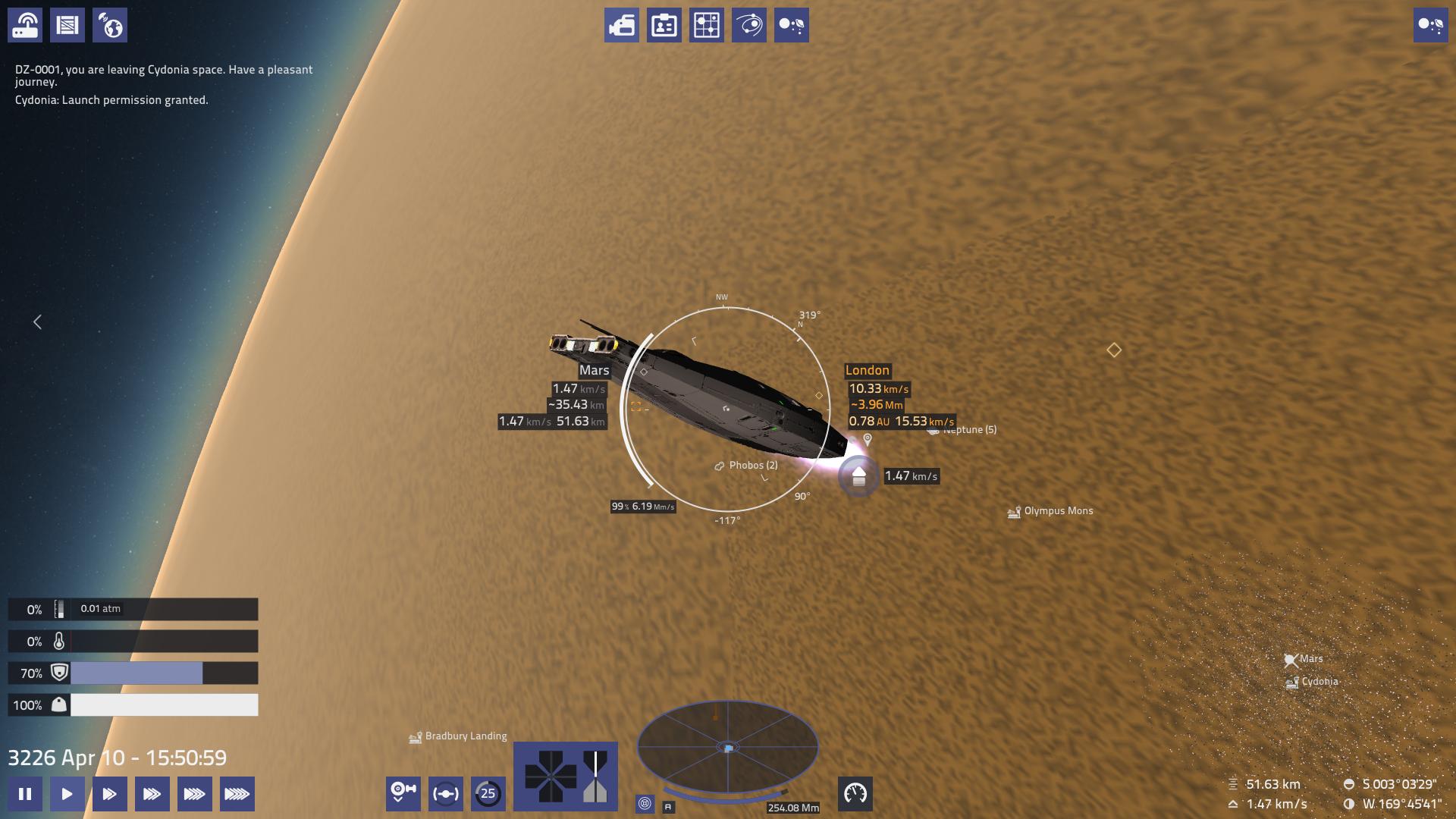Switch to the camera world view

tap(621, 25)
